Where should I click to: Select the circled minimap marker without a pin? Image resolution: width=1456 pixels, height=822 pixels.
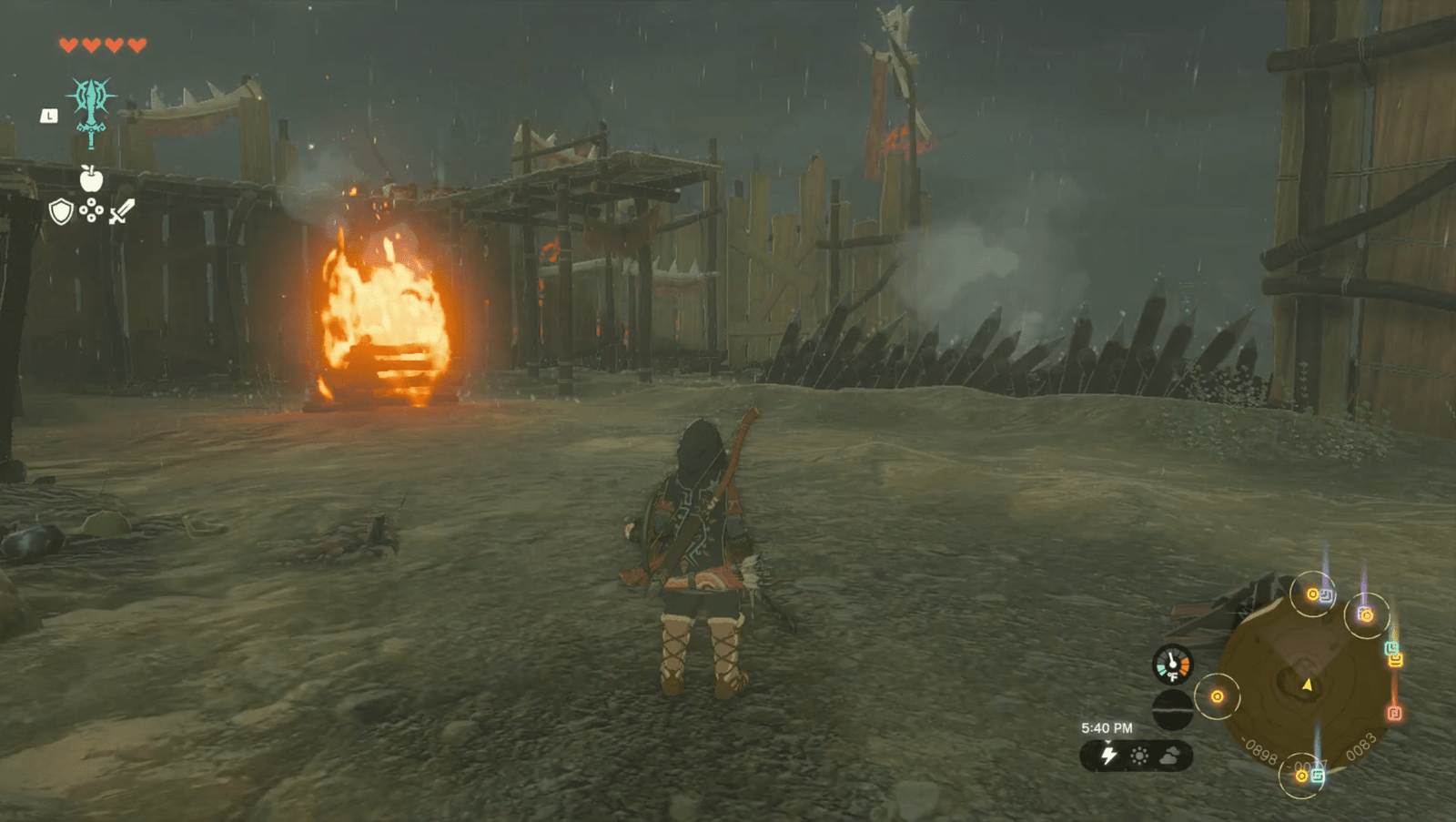point(1217,696)
